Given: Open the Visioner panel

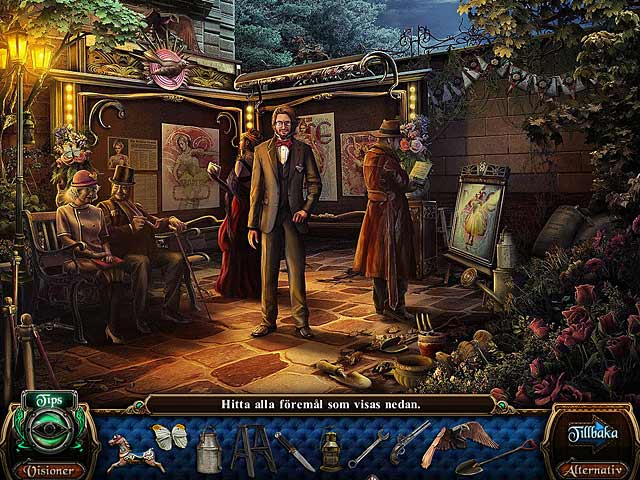Looking at the screenshot, I should pos(48,469).
